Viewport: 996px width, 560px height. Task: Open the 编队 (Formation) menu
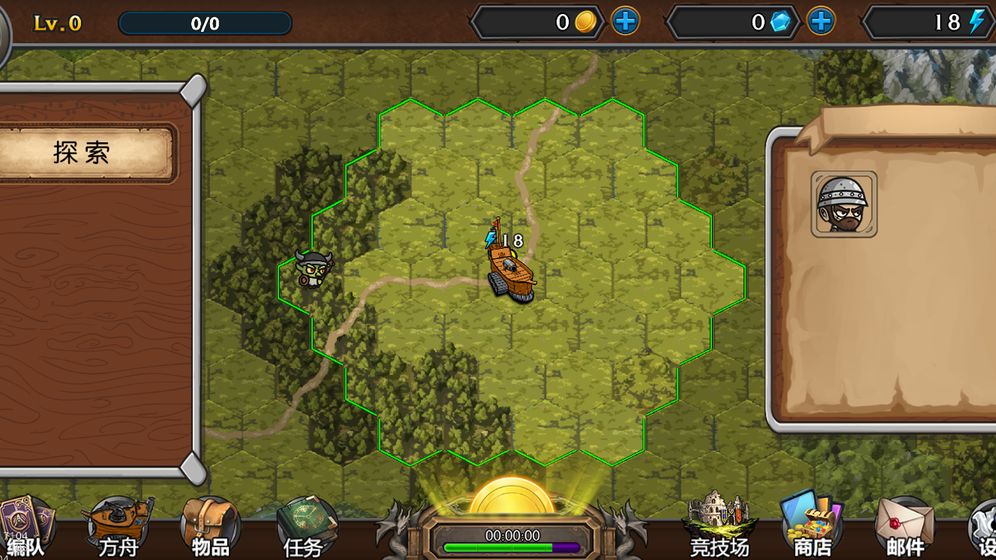[25, 526]
